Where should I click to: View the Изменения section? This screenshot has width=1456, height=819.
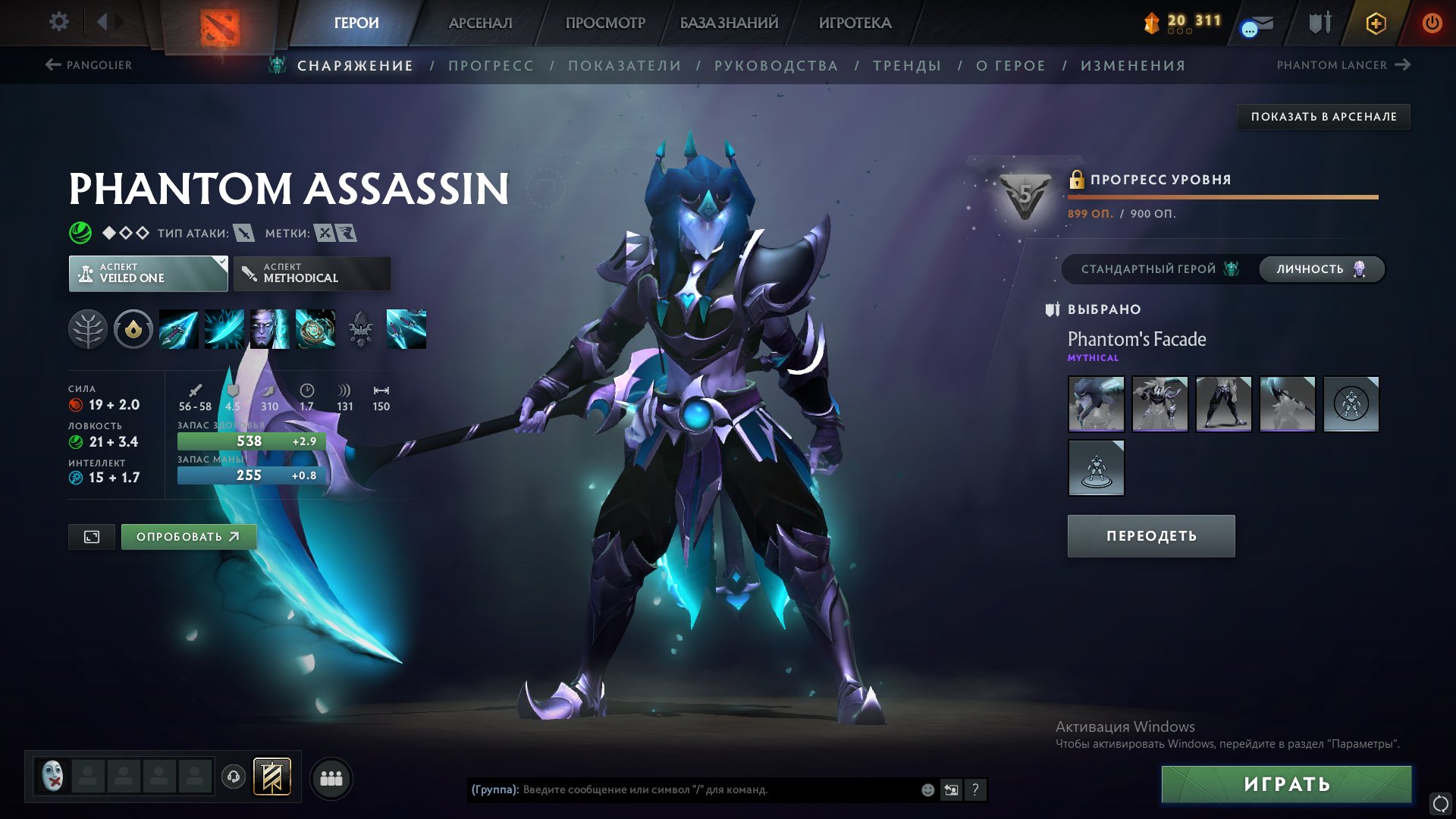[1133, 66]
